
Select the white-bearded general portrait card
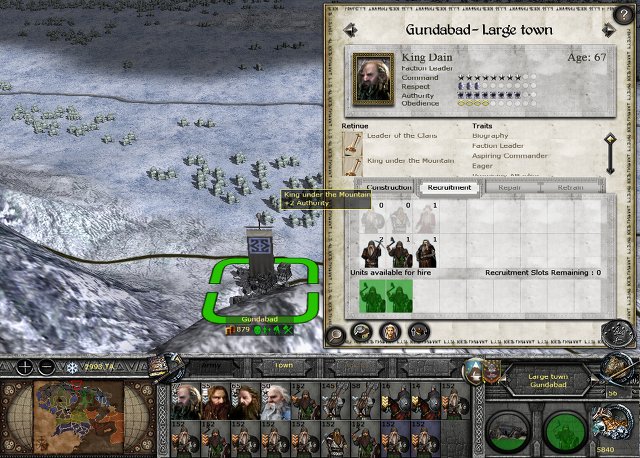[276, 402]
